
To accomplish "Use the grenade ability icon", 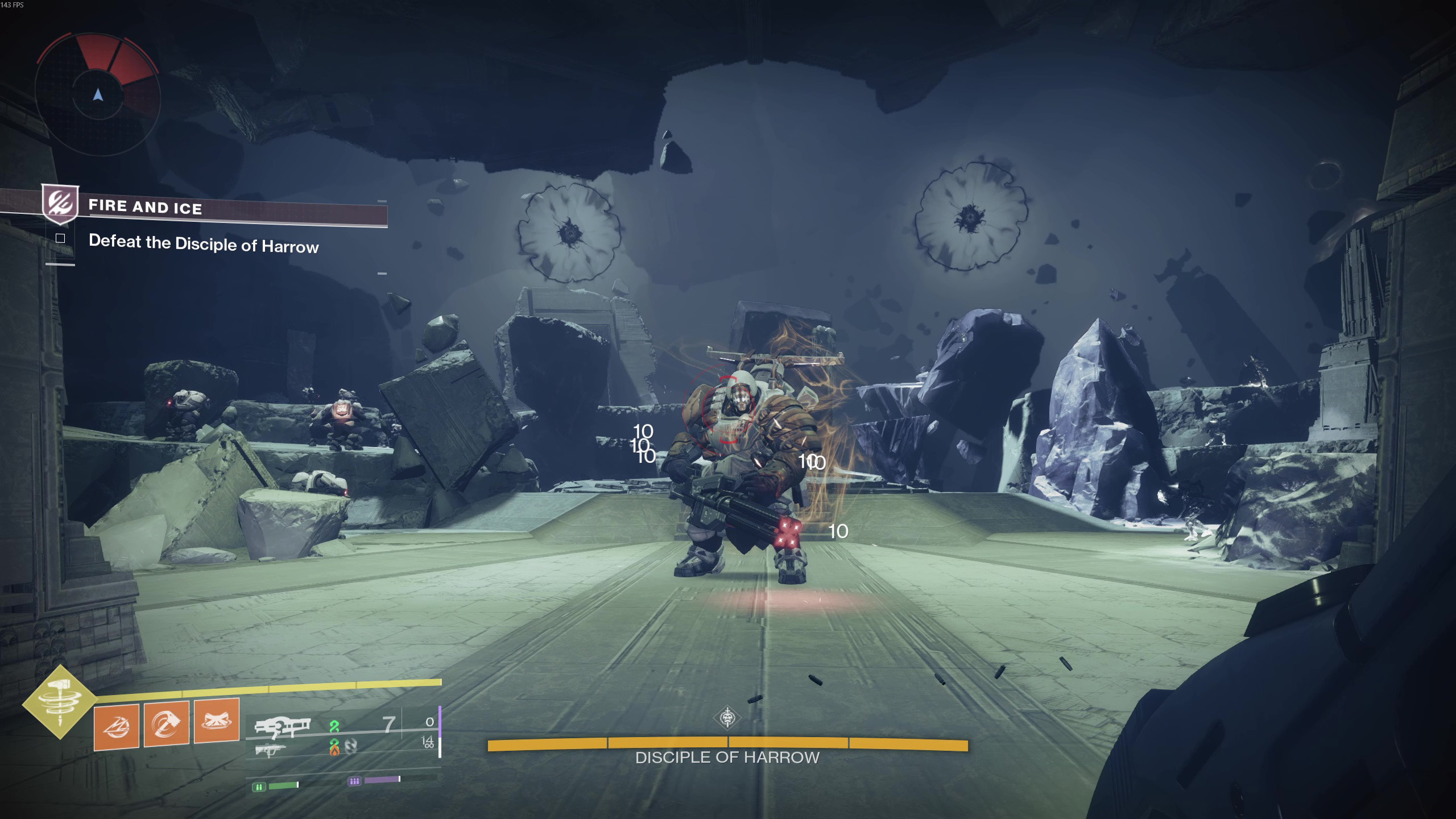I will (117, 727).
